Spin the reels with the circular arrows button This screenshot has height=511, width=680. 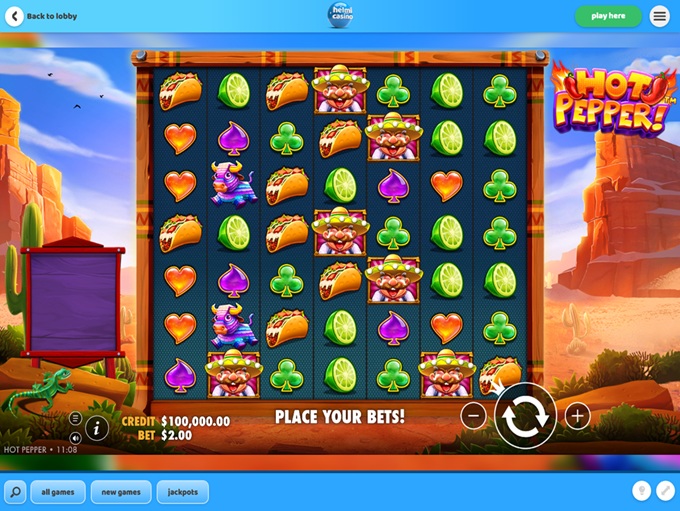525,416
